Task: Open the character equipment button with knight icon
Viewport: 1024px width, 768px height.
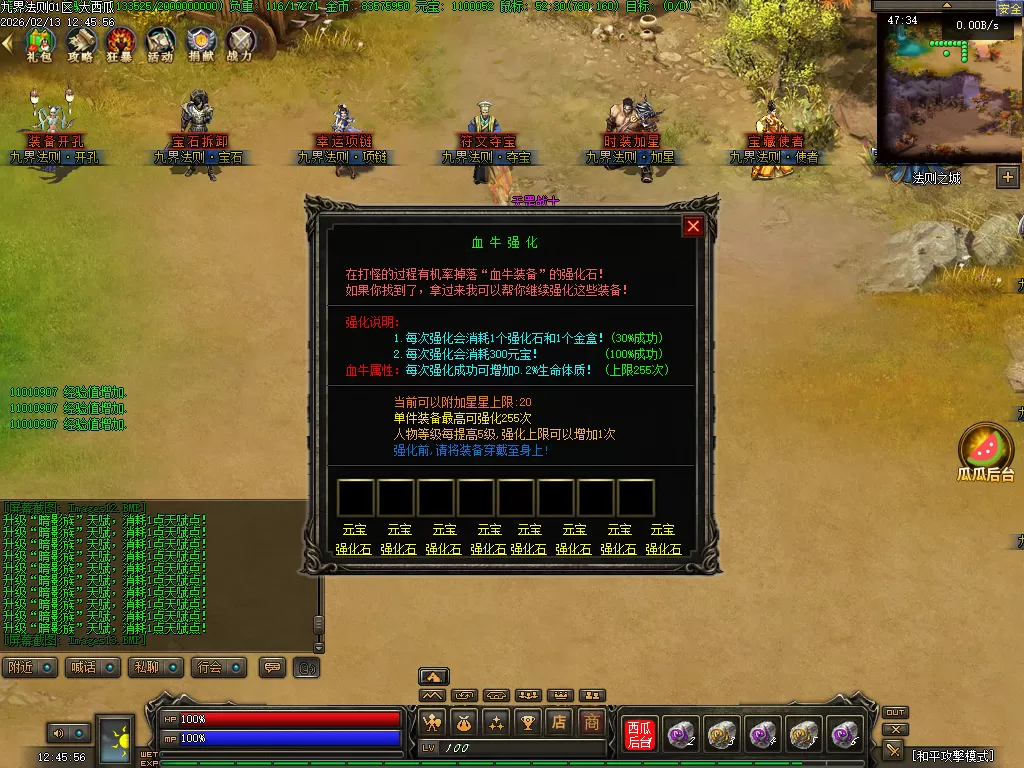Action: pyautogui.click(x=432, y=721)
